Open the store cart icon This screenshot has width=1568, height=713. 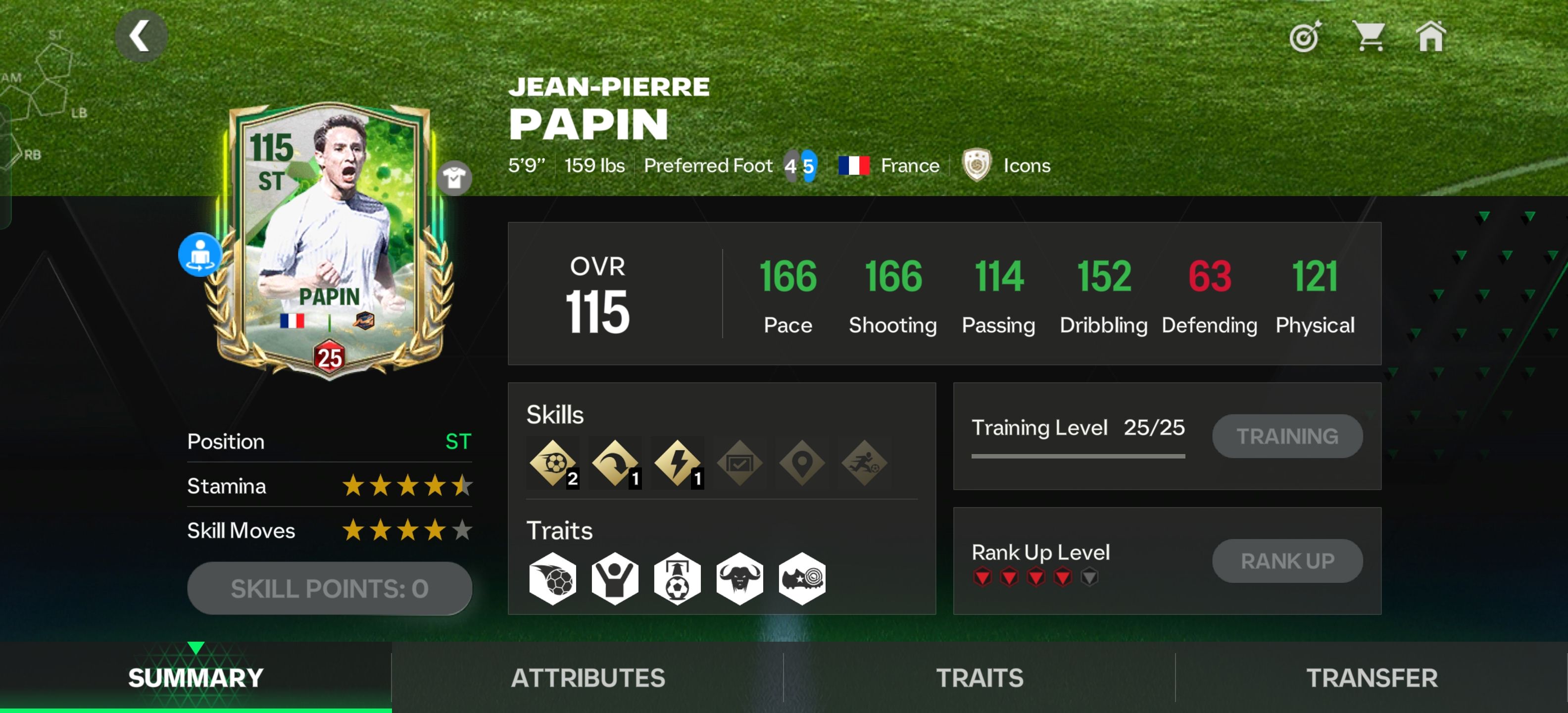coord(1369,36)
